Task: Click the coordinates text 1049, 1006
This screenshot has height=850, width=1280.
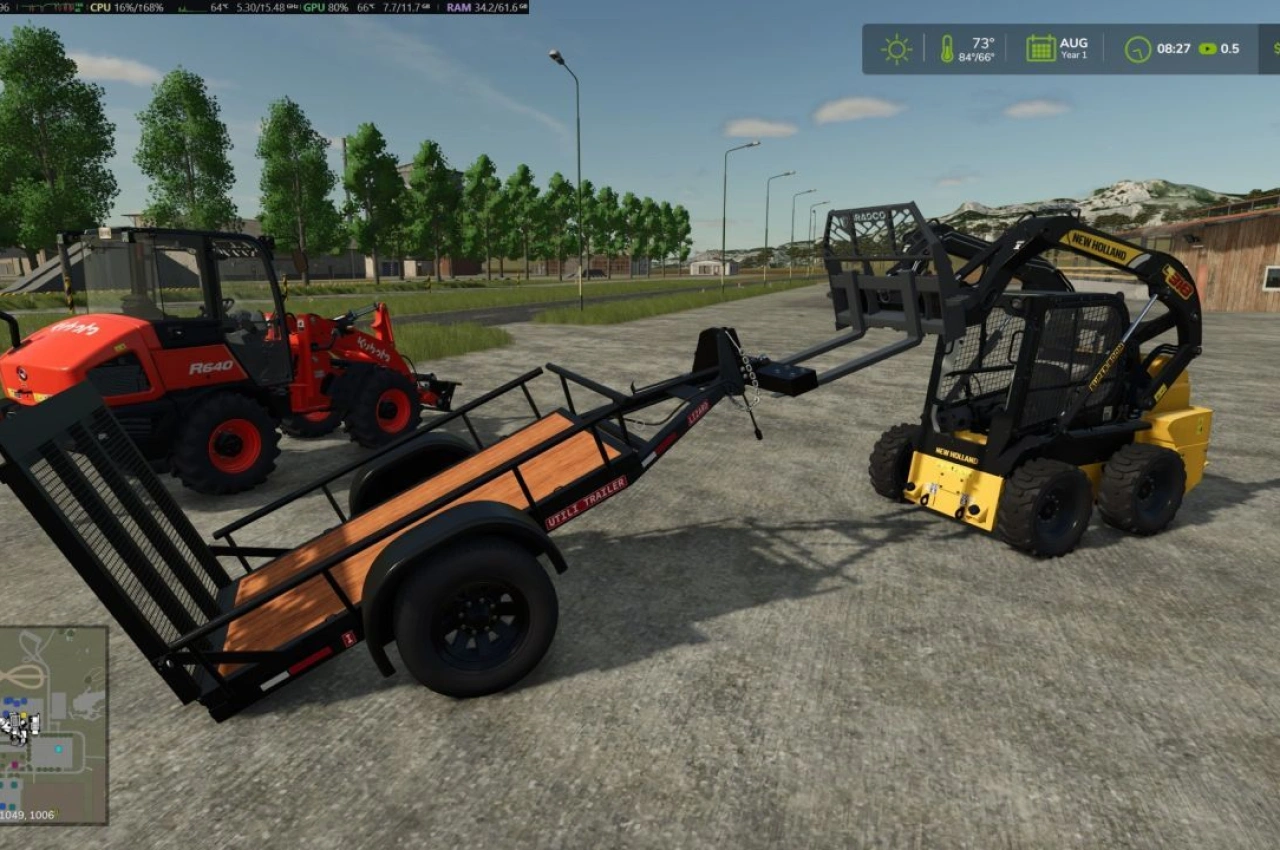Action: click(27, 813)
